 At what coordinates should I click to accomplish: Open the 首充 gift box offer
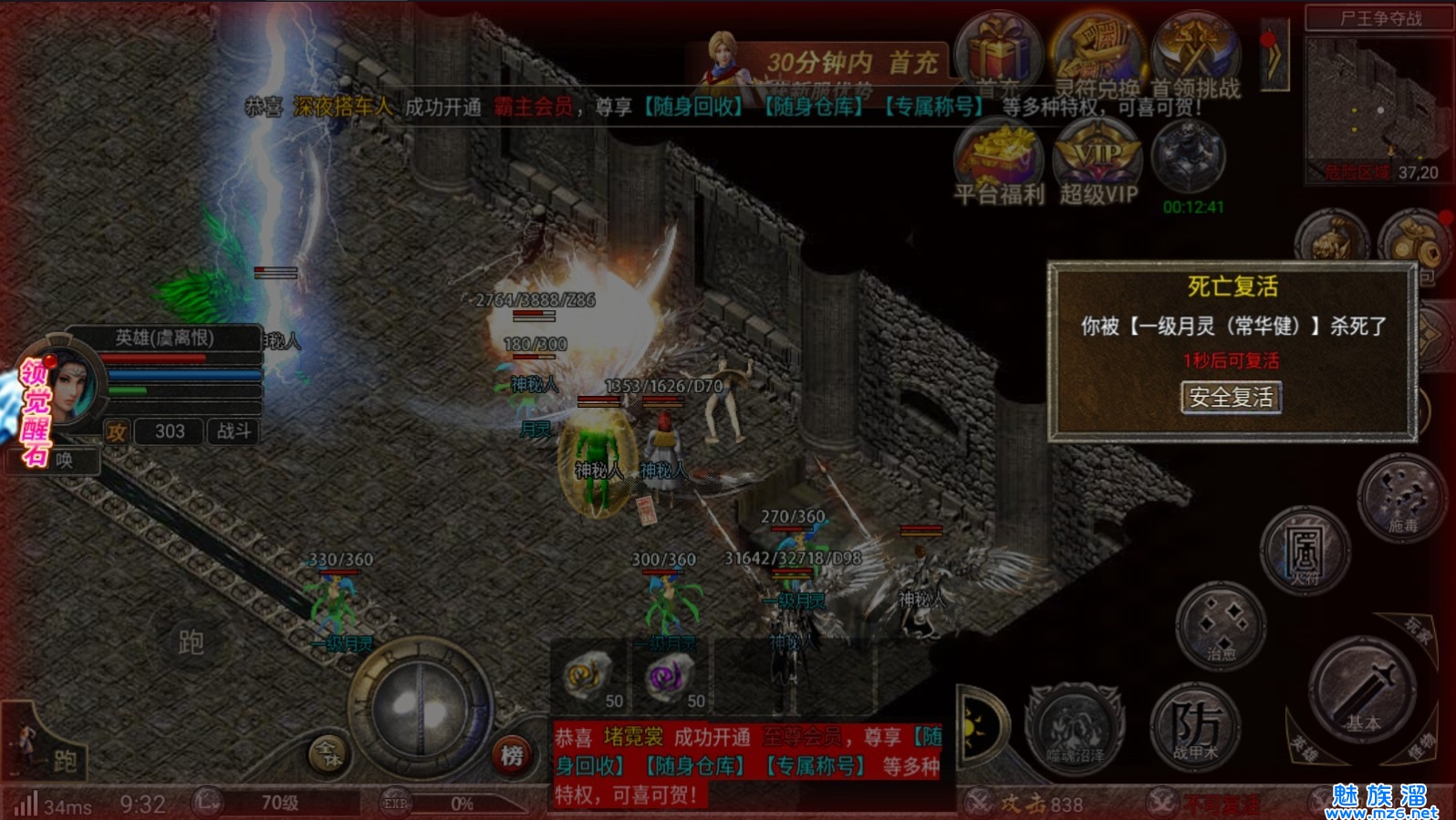[998, 53]
